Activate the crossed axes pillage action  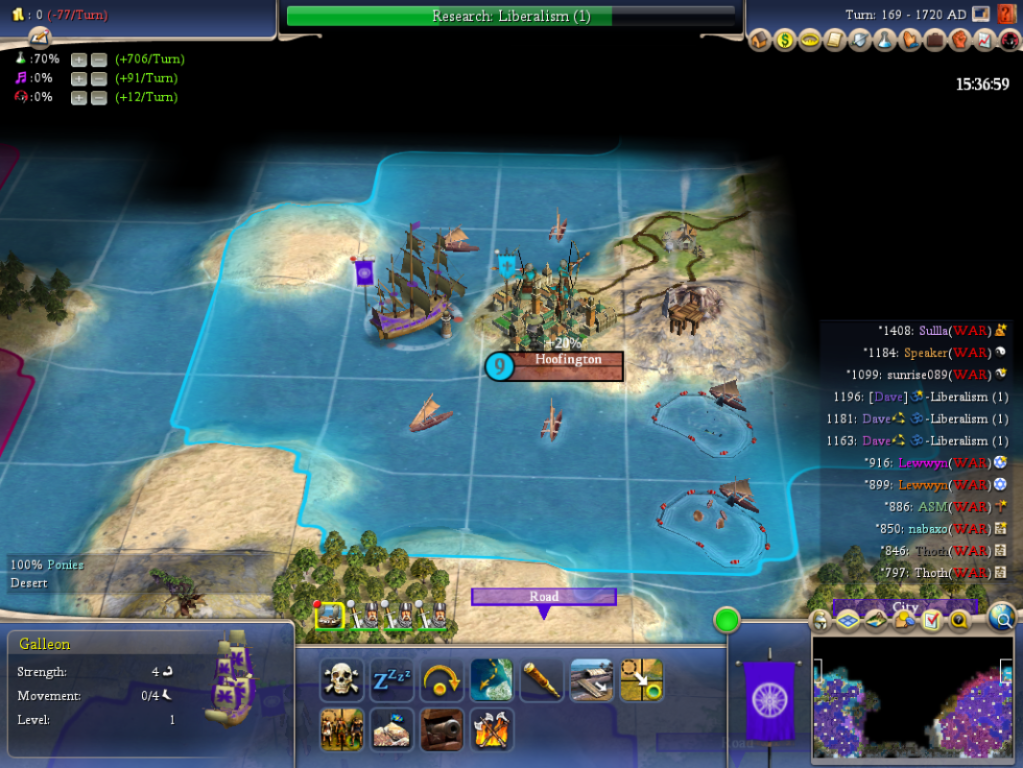(492, 730)
